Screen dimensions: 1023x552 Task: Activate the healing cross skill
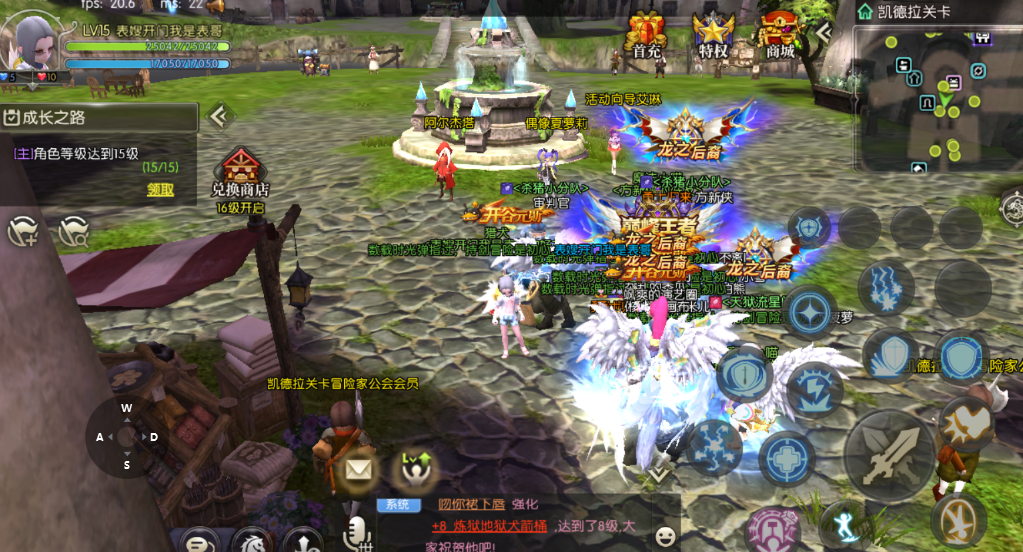pyautogui.click(x=786, y=459)
